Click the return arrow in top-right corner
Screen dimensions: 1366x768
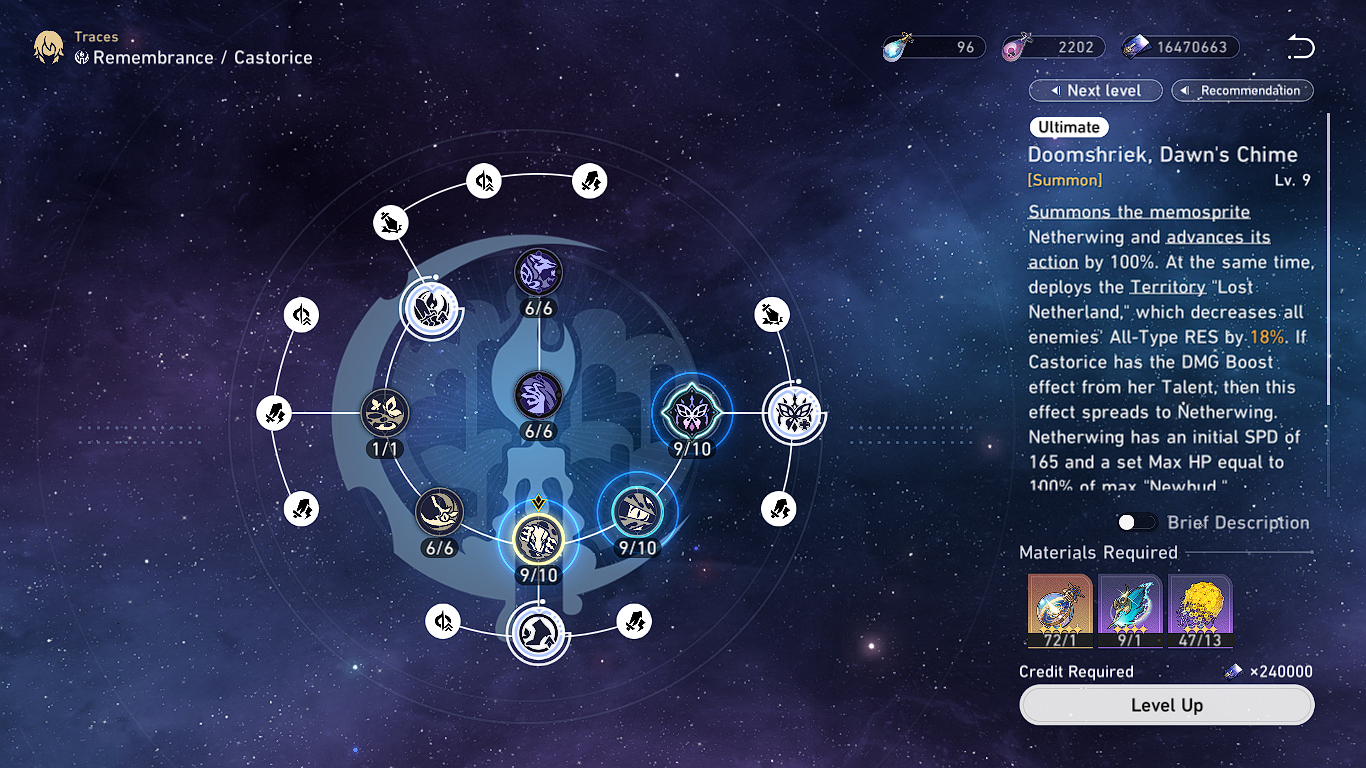click(x=1301, y=46)
